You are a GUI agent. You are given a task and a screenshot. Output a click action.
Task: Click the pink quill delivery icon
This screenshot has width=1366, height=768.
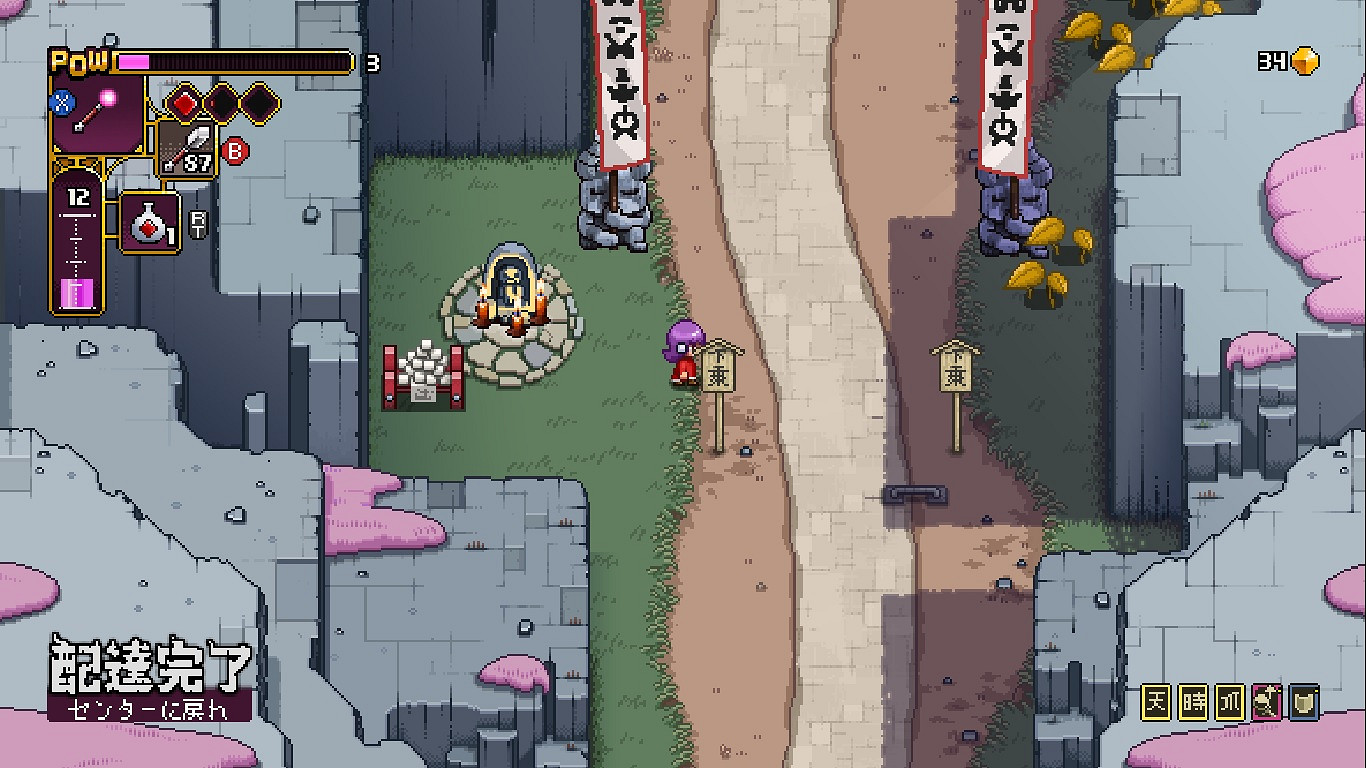pyautogui.click(x=1268, y=702)
